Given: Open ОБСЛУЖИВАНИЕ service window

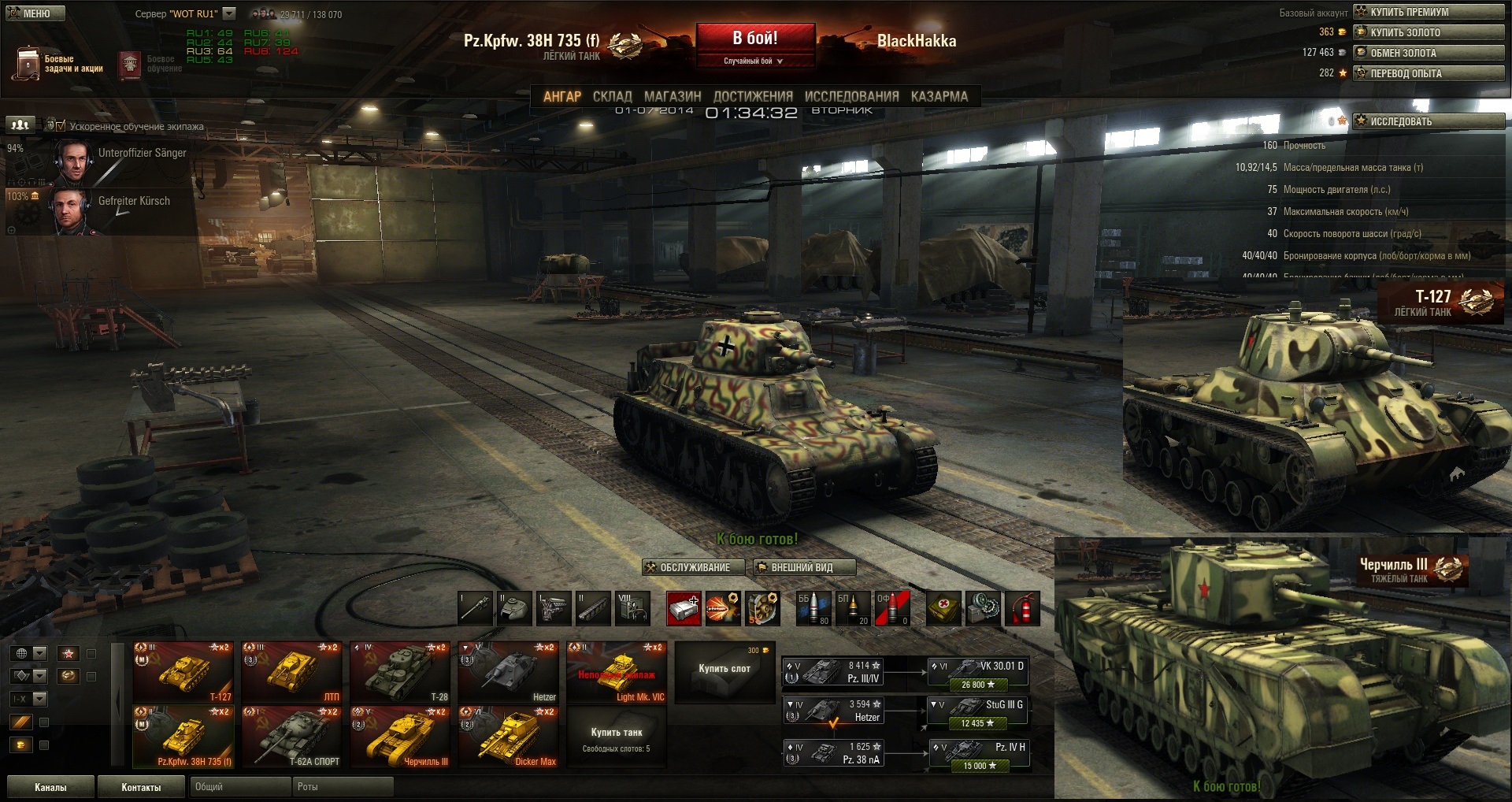Looking at the screenshot, I should 687,567.
